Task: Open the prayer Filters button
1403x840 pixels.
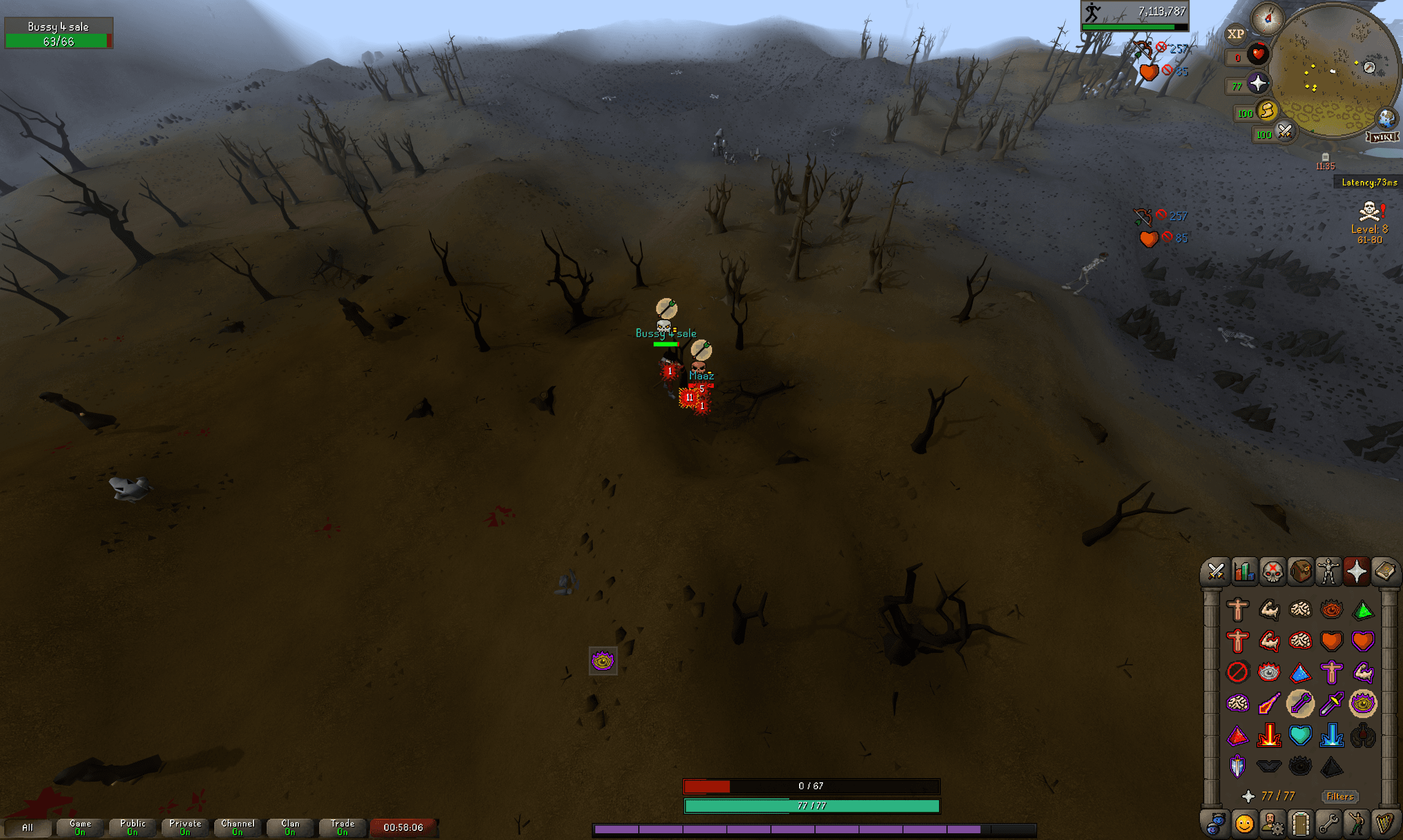Action: (1340, 796)
